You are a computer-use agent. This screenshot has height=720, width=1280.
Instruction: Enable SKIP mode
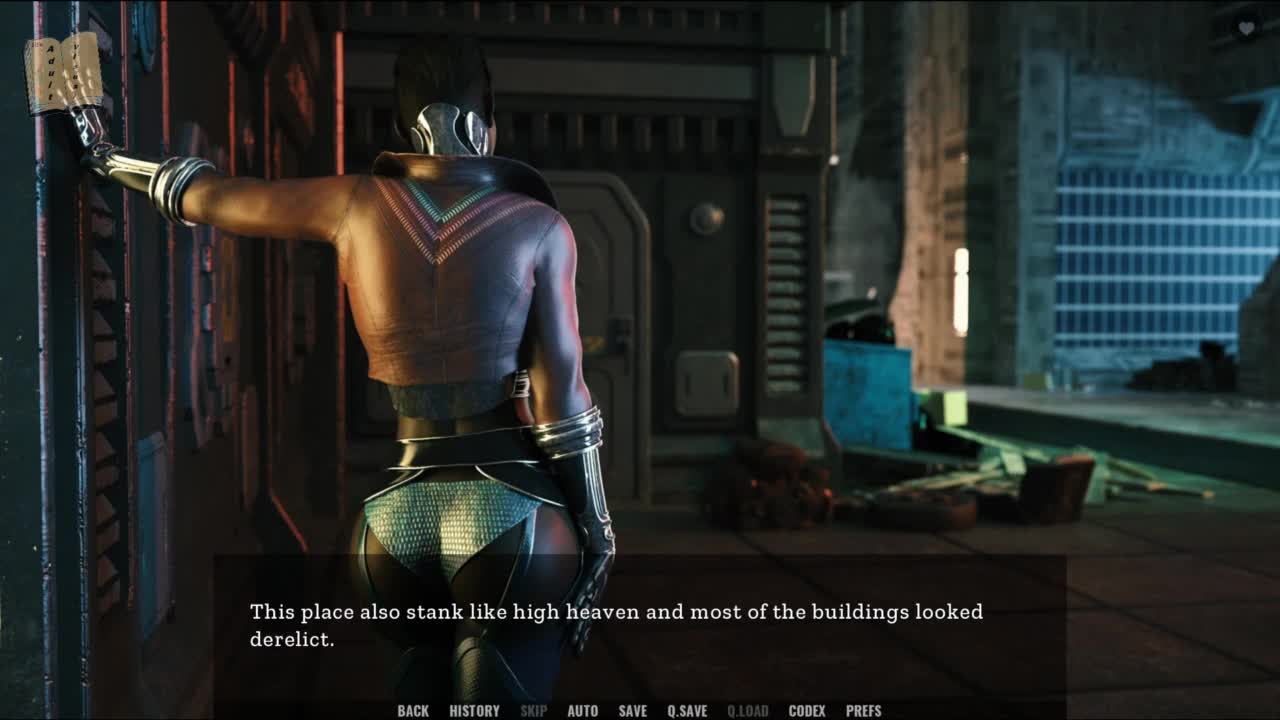[x=534, y=711]
